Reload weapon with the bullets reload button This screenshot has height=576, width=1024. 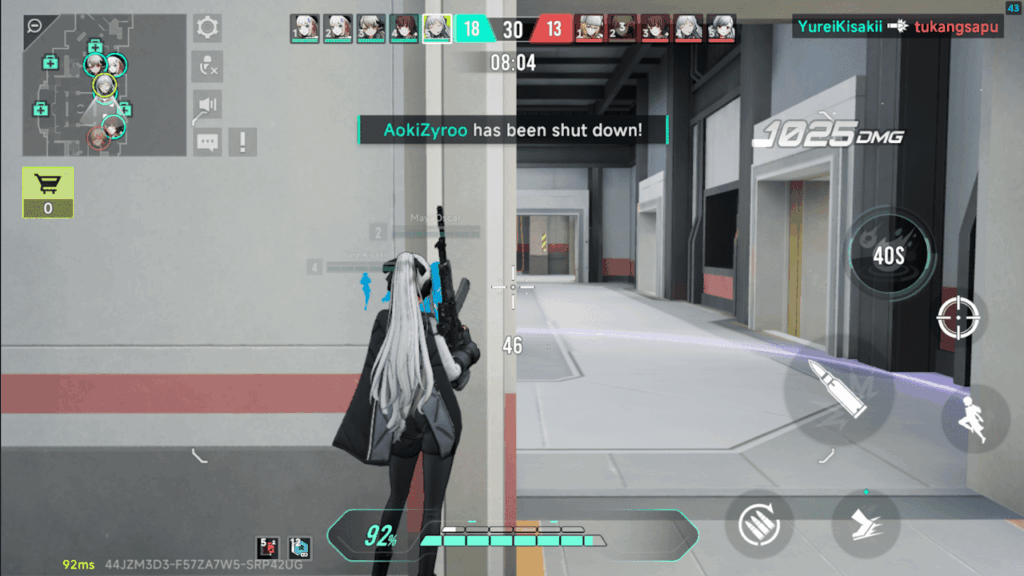pos(759,523)
